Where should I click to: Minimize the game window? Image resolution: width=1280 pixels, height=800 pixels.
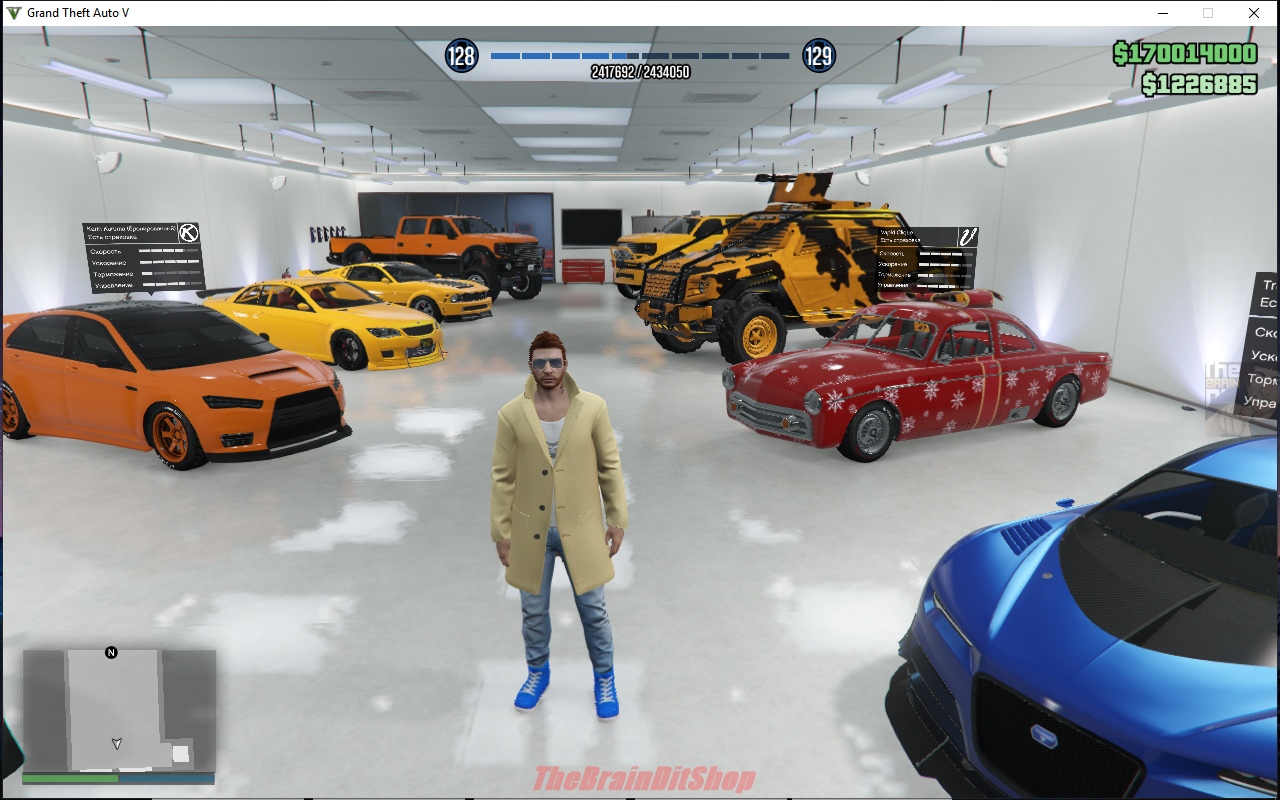point(1163,13)
